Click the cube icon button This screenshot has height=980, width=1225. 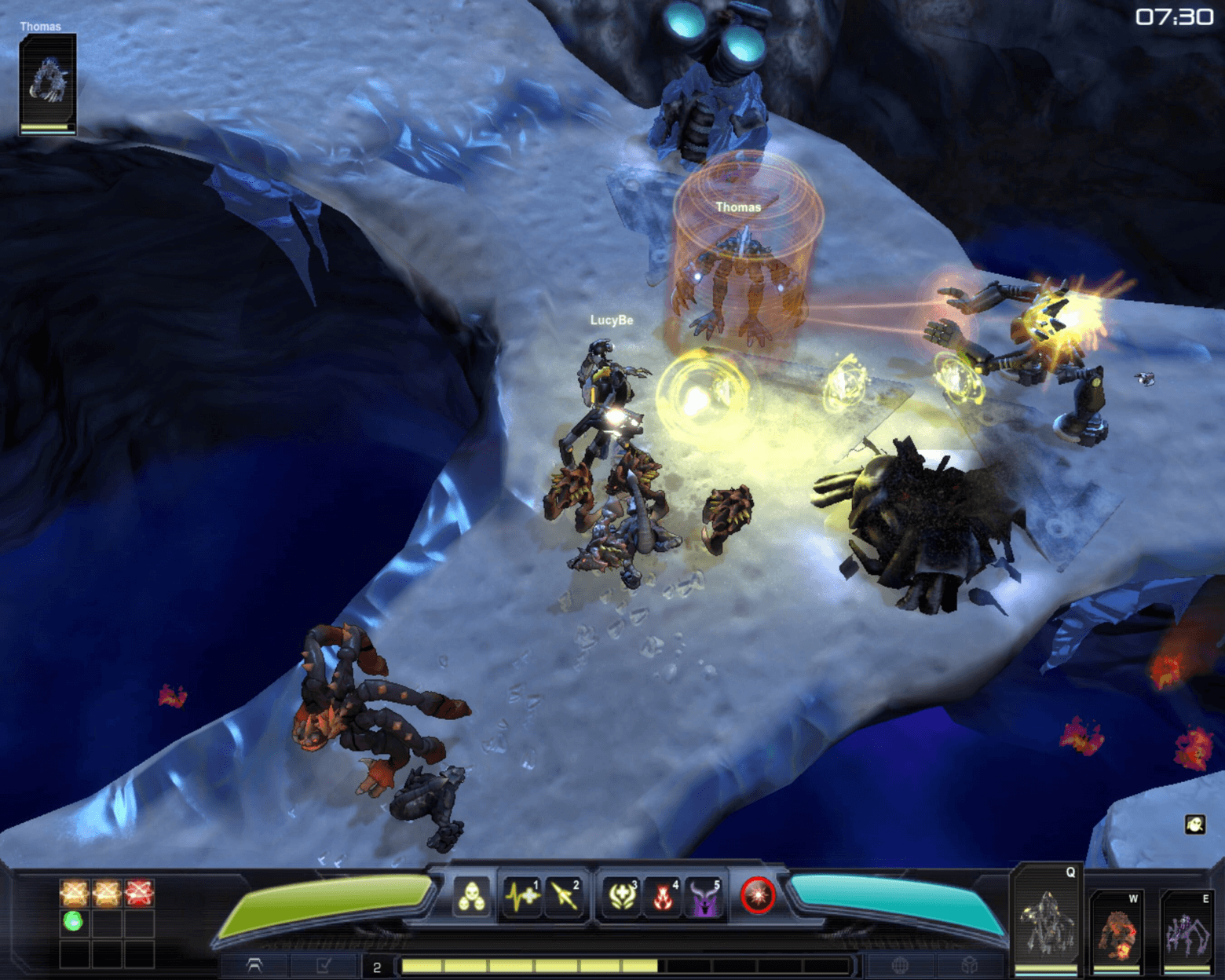pos(969,966)
